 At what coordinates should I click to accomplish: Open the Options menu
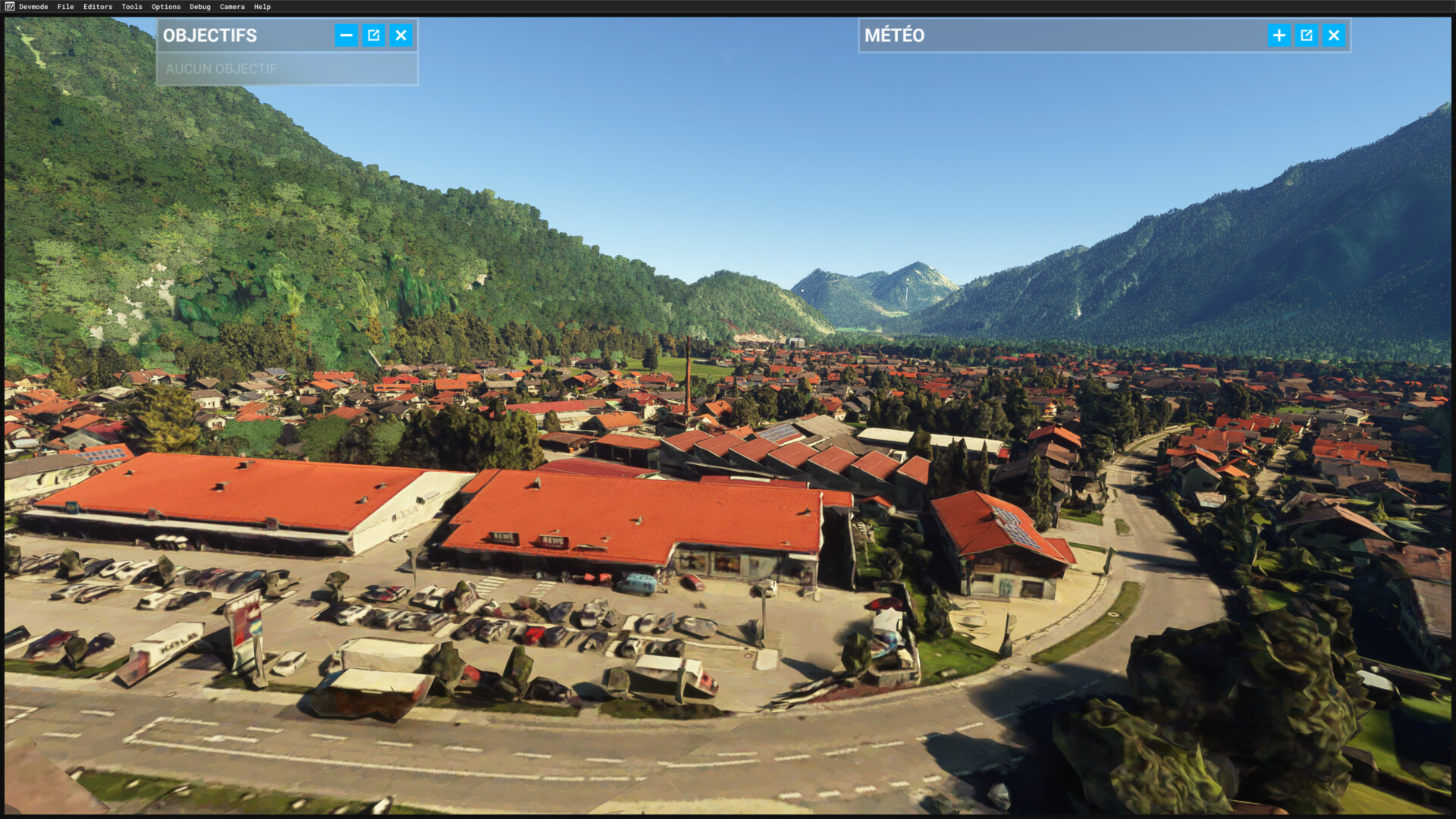(166, 7)
